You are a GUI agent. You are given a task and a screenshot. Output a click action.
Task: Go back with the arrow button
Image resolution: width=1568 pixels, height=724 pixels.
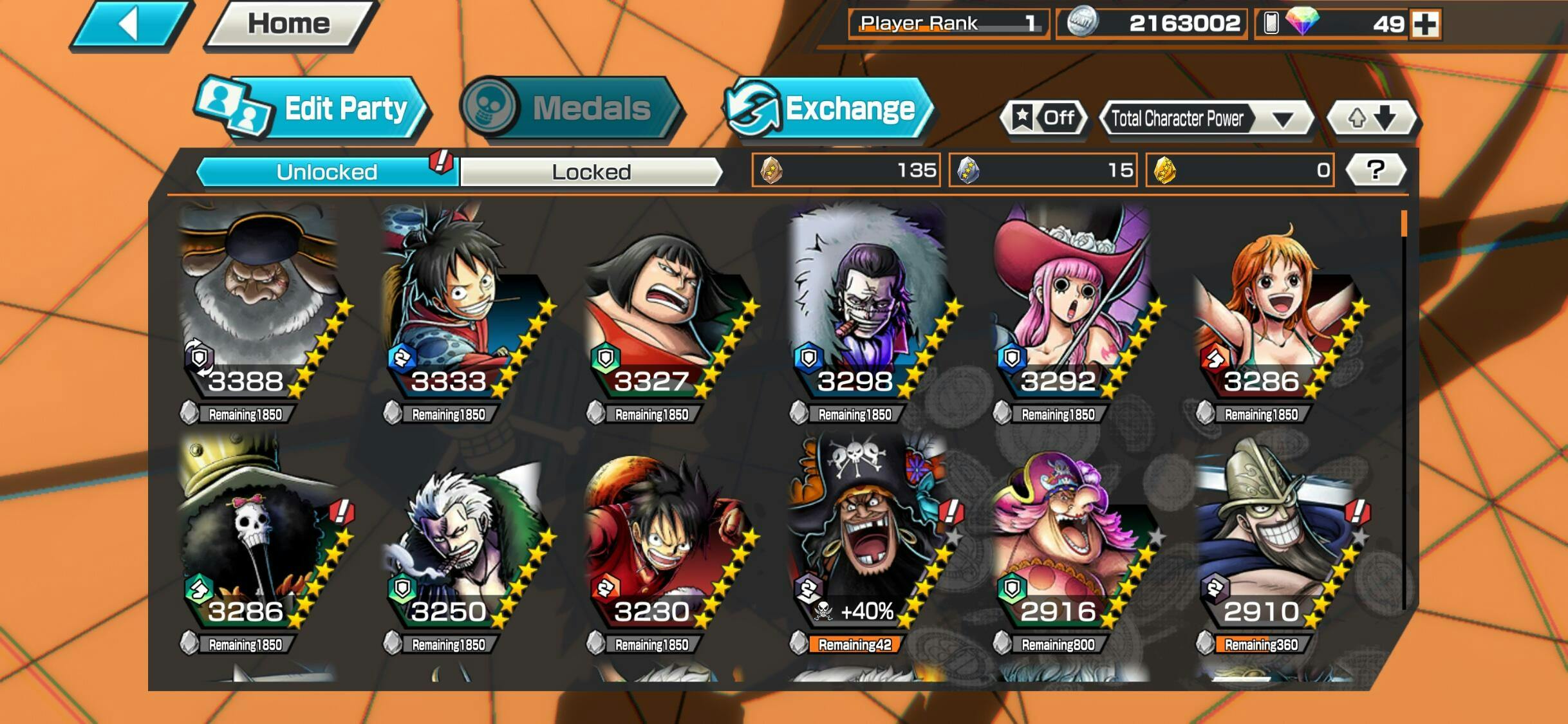coord(129,24)
